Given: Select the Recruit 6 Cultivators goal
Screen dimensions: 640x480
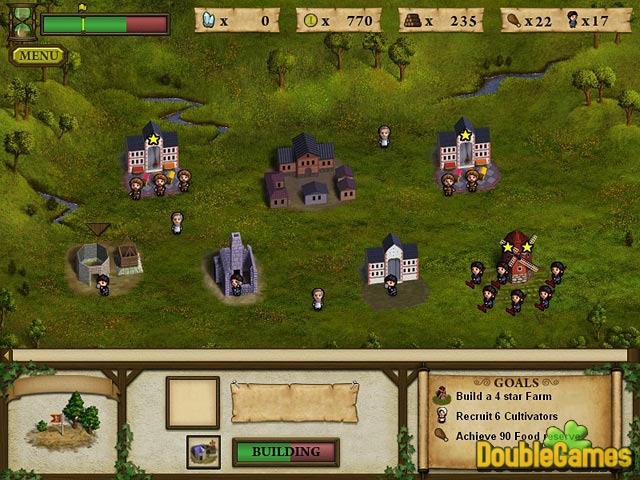Looking at the screenshot, I should 505,416.
